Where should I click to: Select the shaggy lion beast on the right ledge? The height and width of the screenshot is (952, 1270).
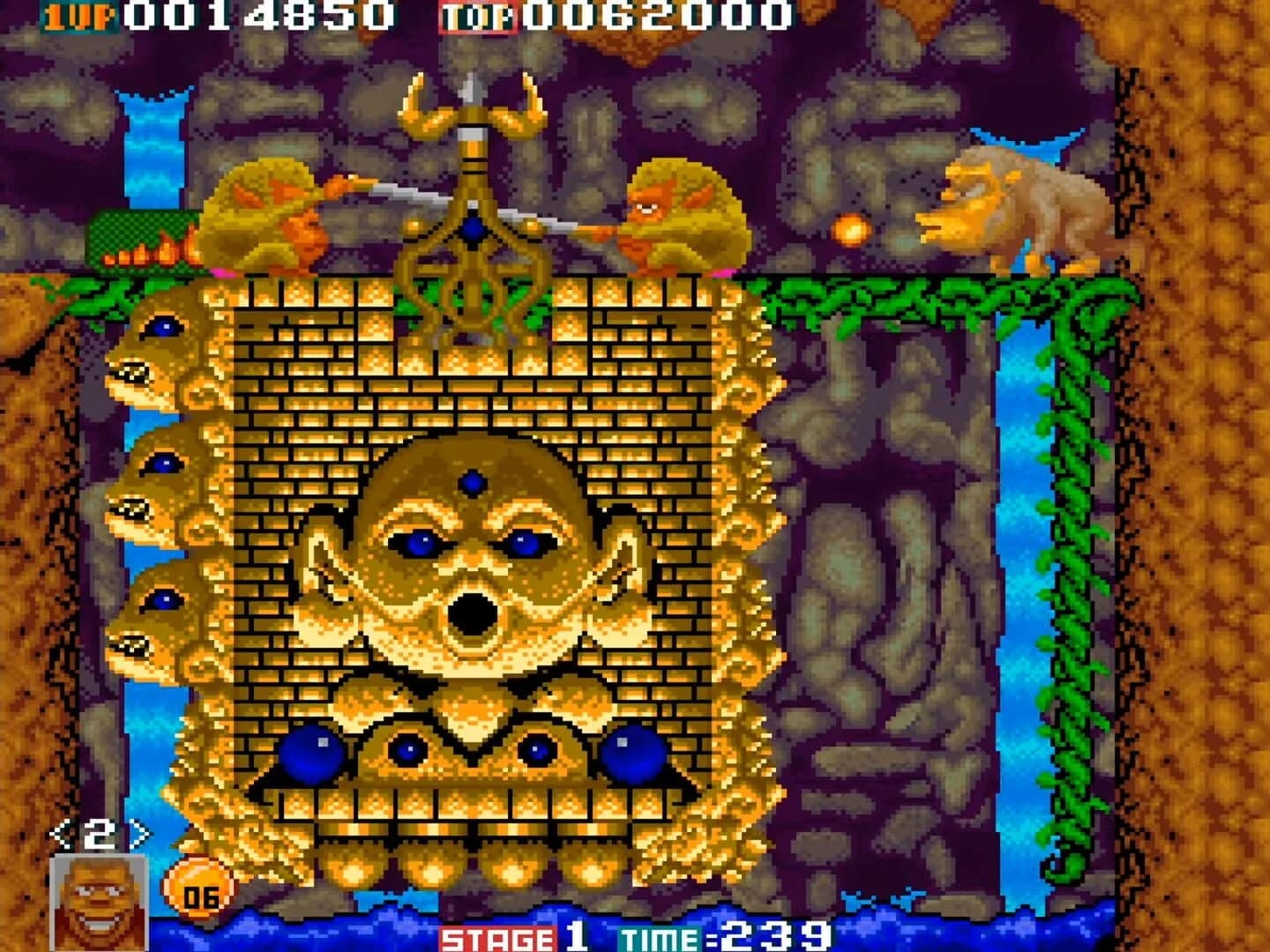[1014, 207]
